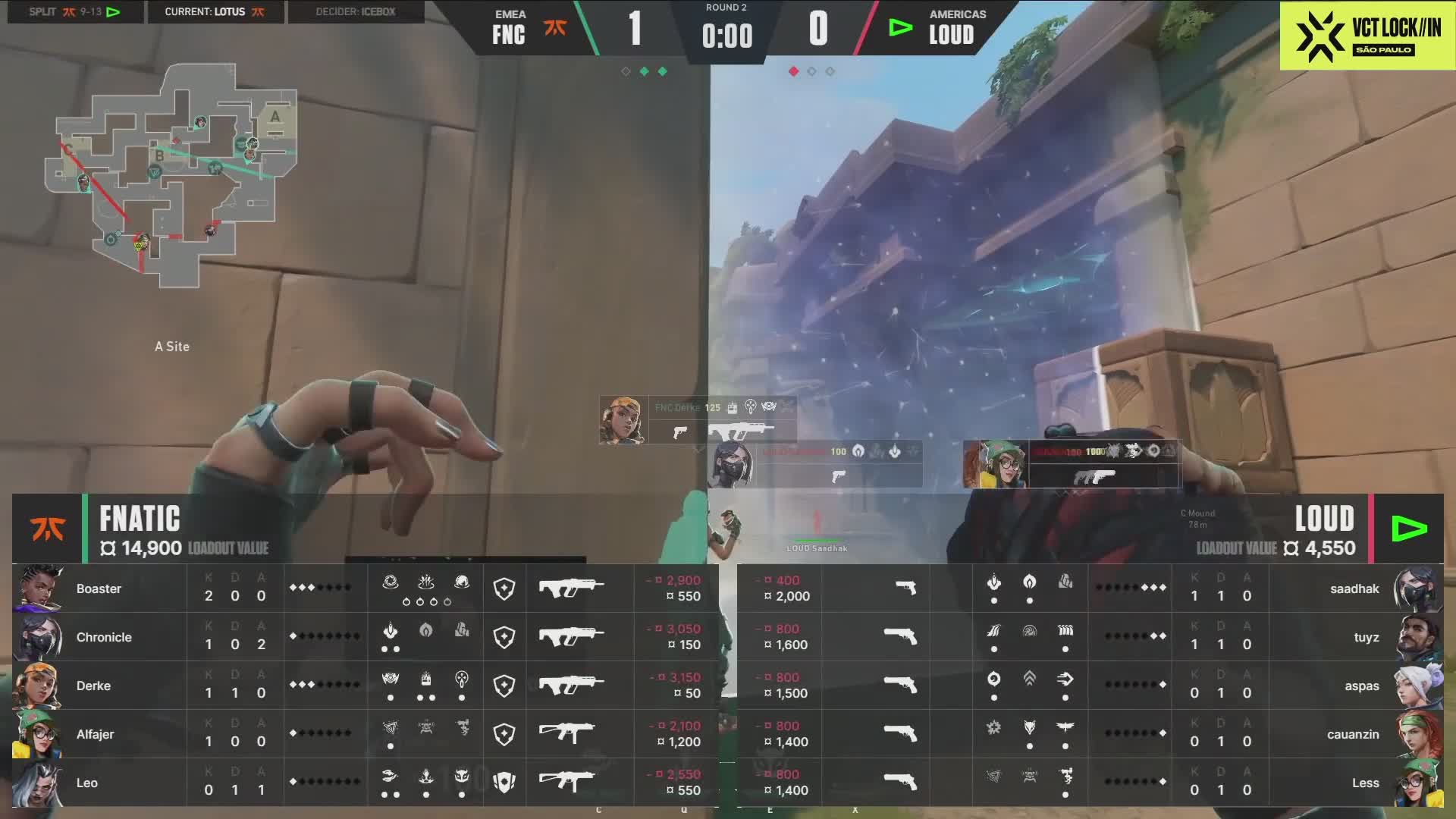Click the LOUD team logo header
Viewport: 1456px width, 819px height.
click(x=1409, y=529)
